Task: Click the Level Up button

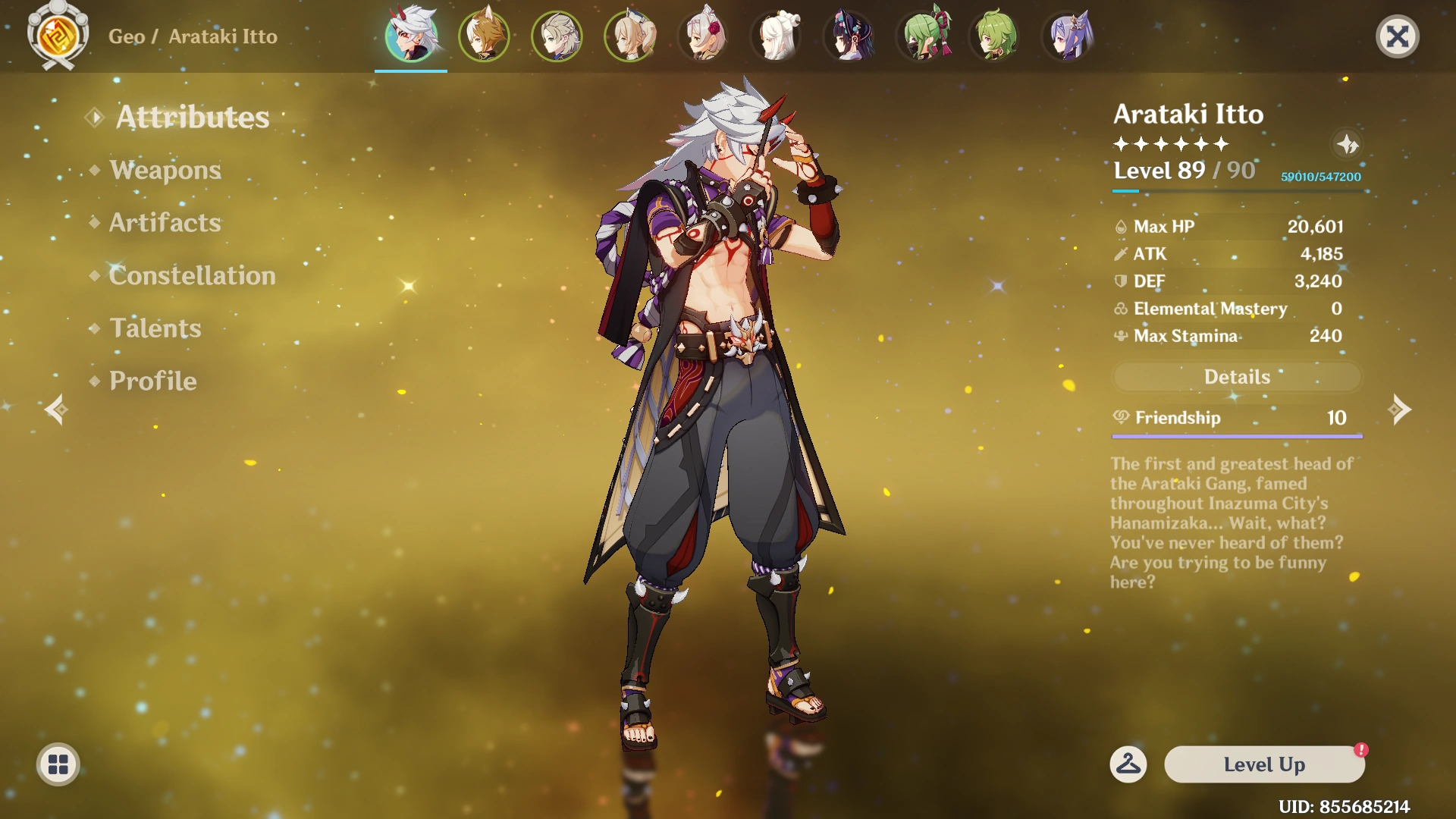Action: click(1263, 764)
